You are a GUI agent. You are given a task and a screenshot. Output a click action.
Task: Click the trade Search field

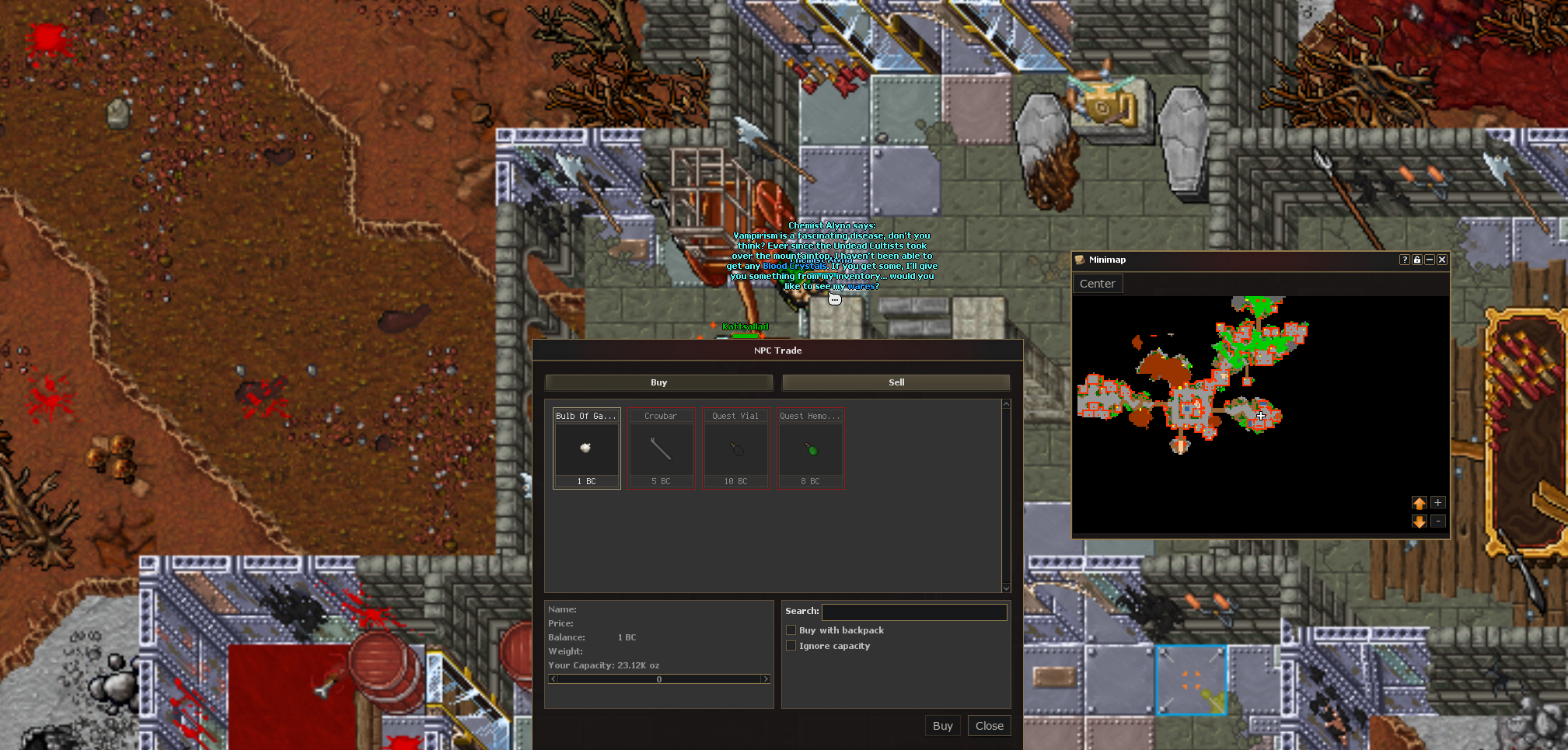pyautogui.click(x=914, y=612)
